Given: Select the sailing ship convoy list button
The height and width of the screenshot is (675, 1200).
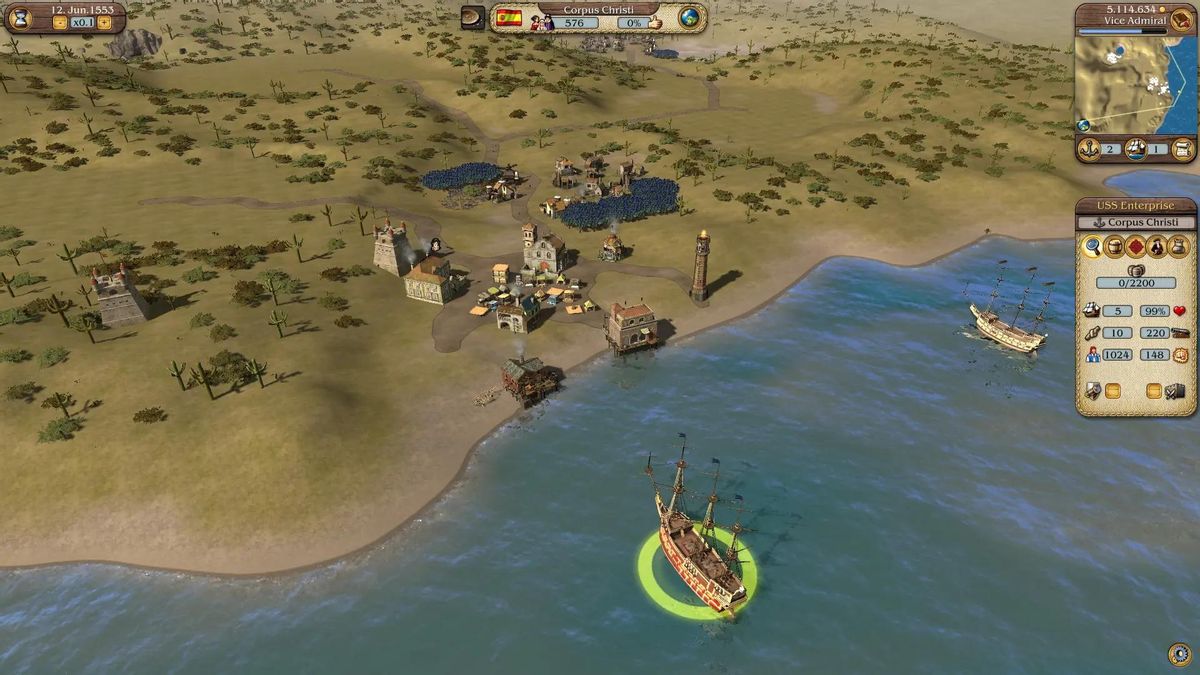Looking at the screenshot, I should point(1135,149).
